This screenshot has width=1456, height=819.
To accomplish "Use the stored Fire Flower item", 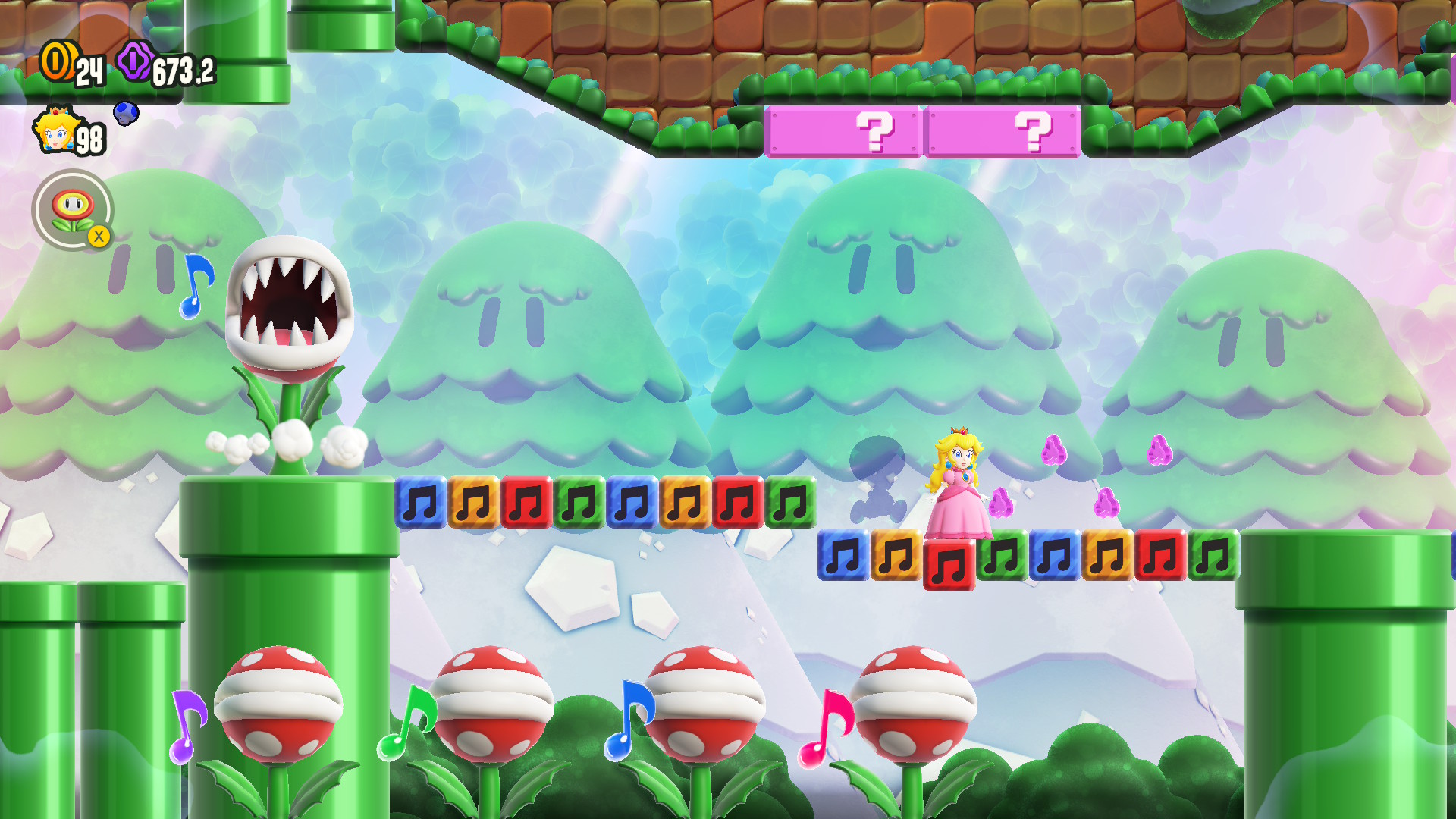I will 72,209.
